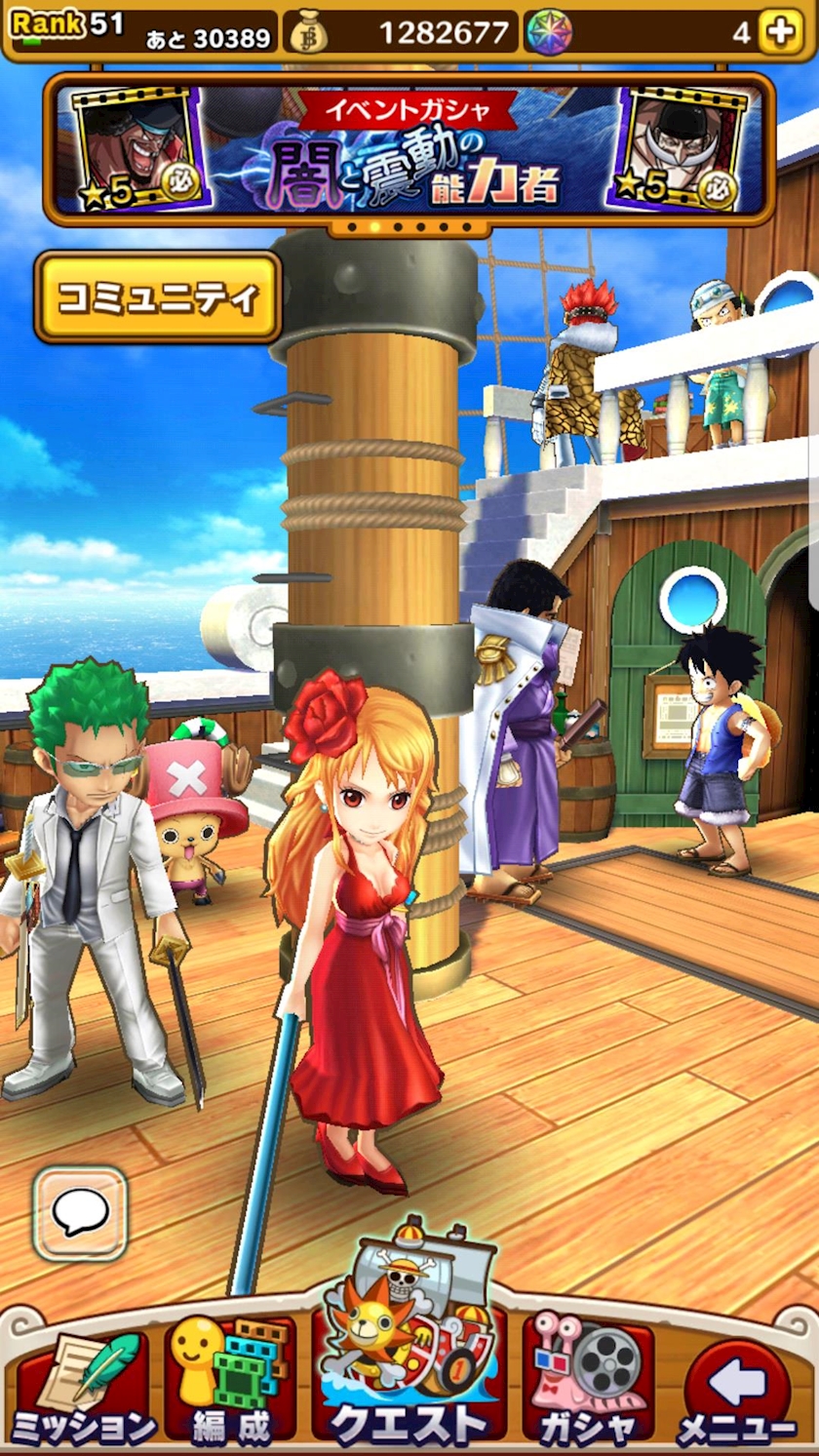Image resolution: width=819 pixels, height=1456 pixels.
Task: Tap the event gacha banner
Action: (x=409, y=148)
